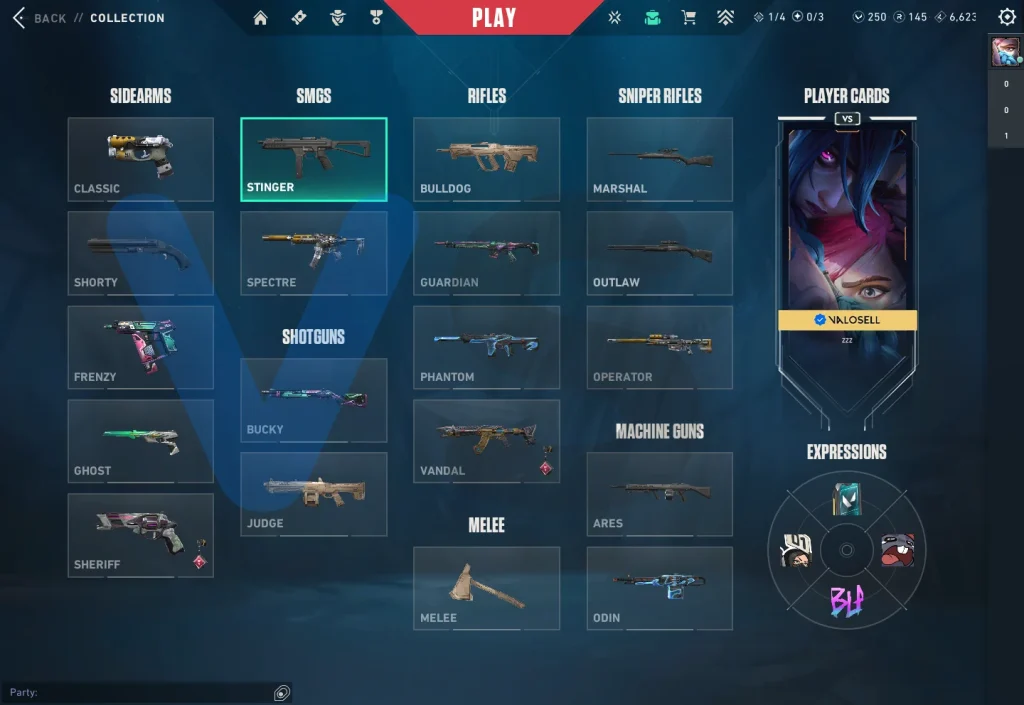Select the Bucky shotgun slot
The image size is (1024, 705).
313,400
